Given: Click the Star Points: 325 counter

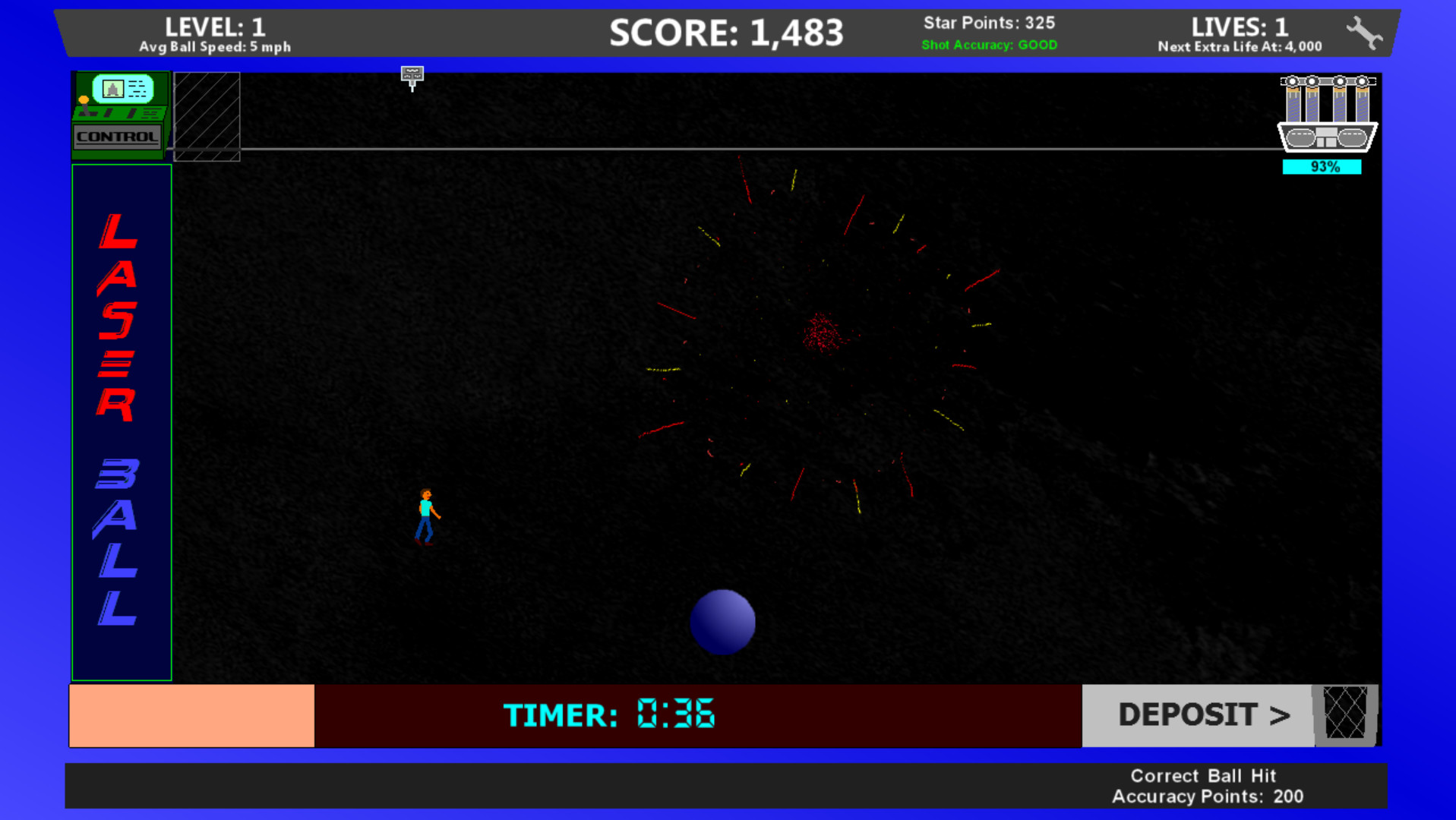Looking at the screenshot, I should [989, 23].
